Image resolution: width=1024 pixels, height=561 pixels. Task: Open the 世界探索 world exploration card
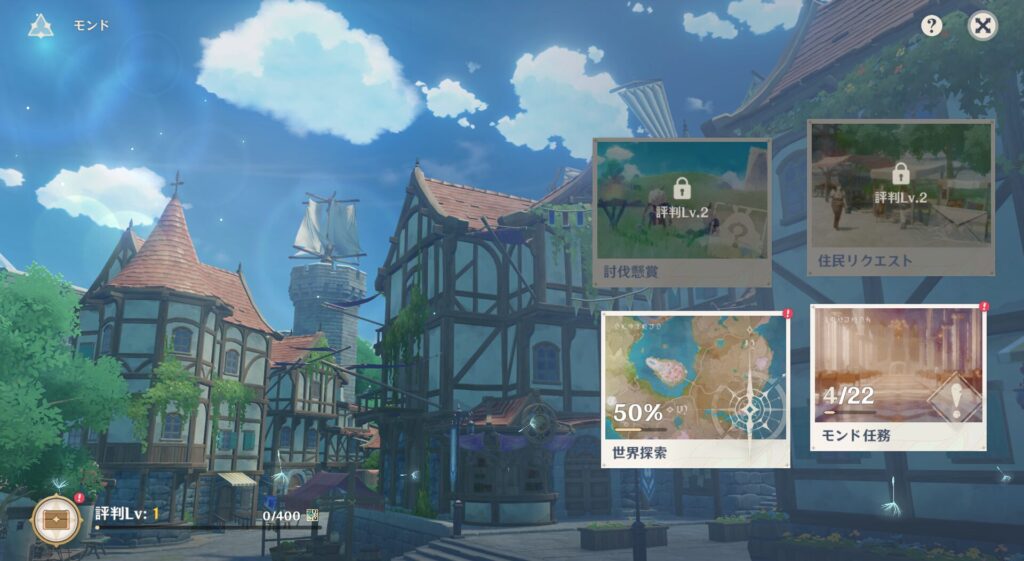(695, 387)
